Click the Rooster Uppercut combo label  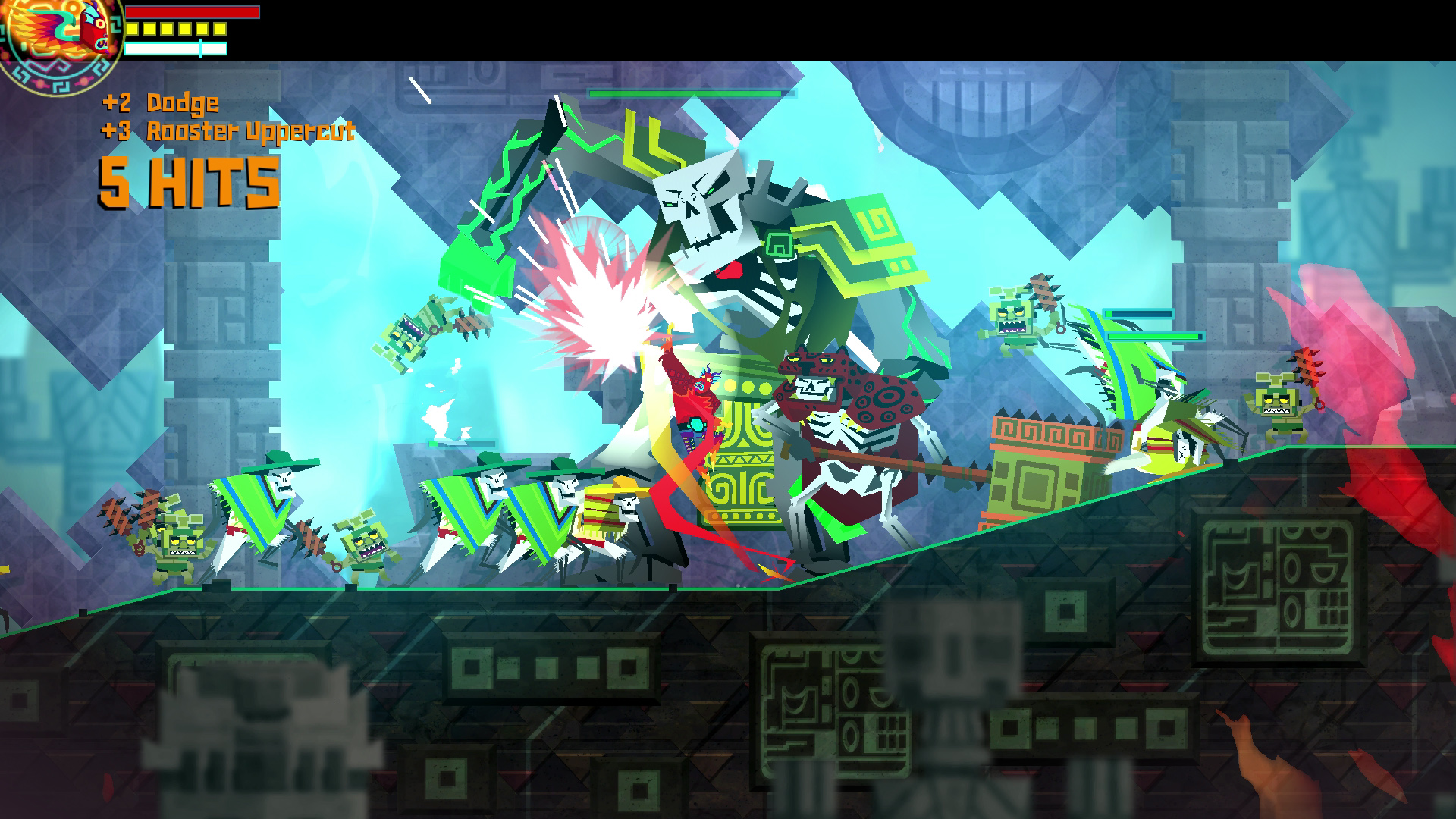(250, 133)
